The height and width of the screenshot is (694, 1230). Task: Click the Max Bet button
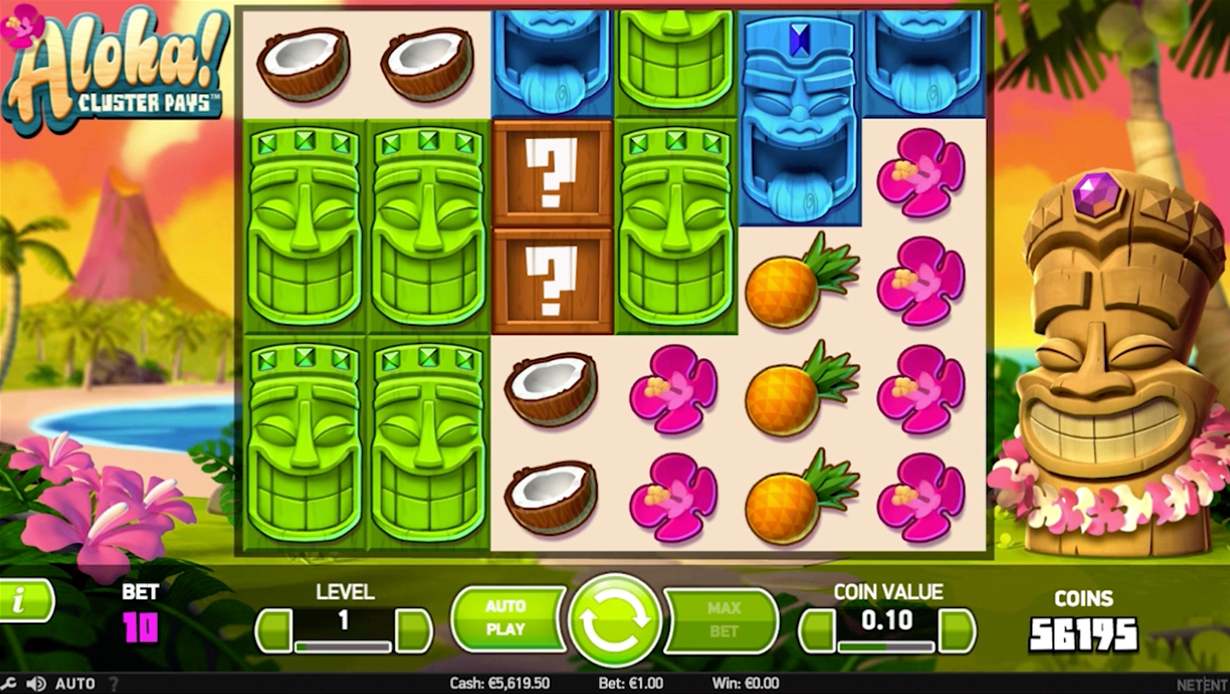pos(722,620)
